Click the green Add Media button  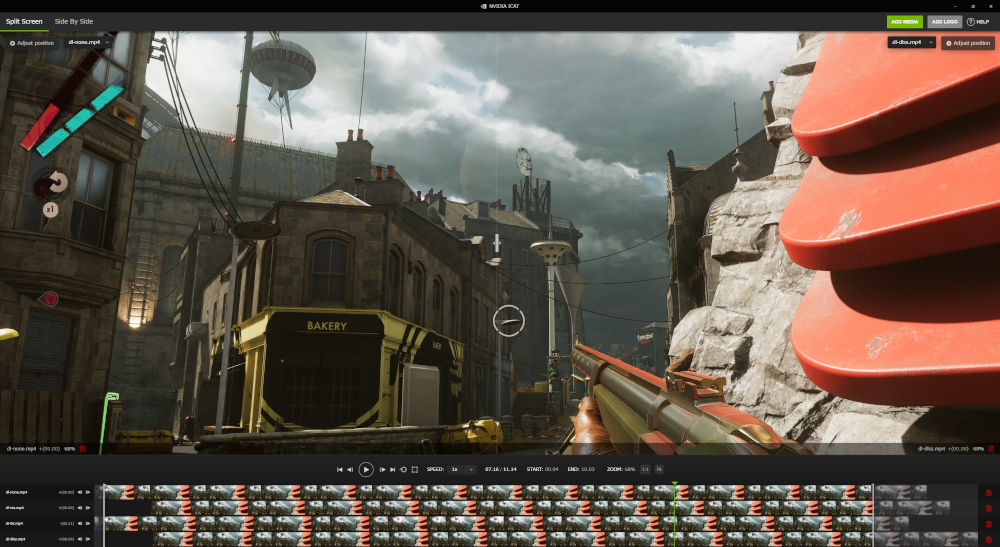[x=904, y=21]
